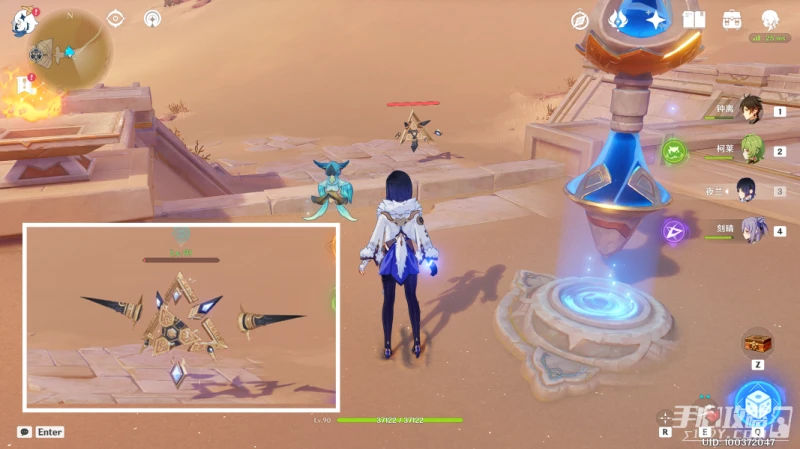Switch to party member 钟离

(x=750, y=111)
